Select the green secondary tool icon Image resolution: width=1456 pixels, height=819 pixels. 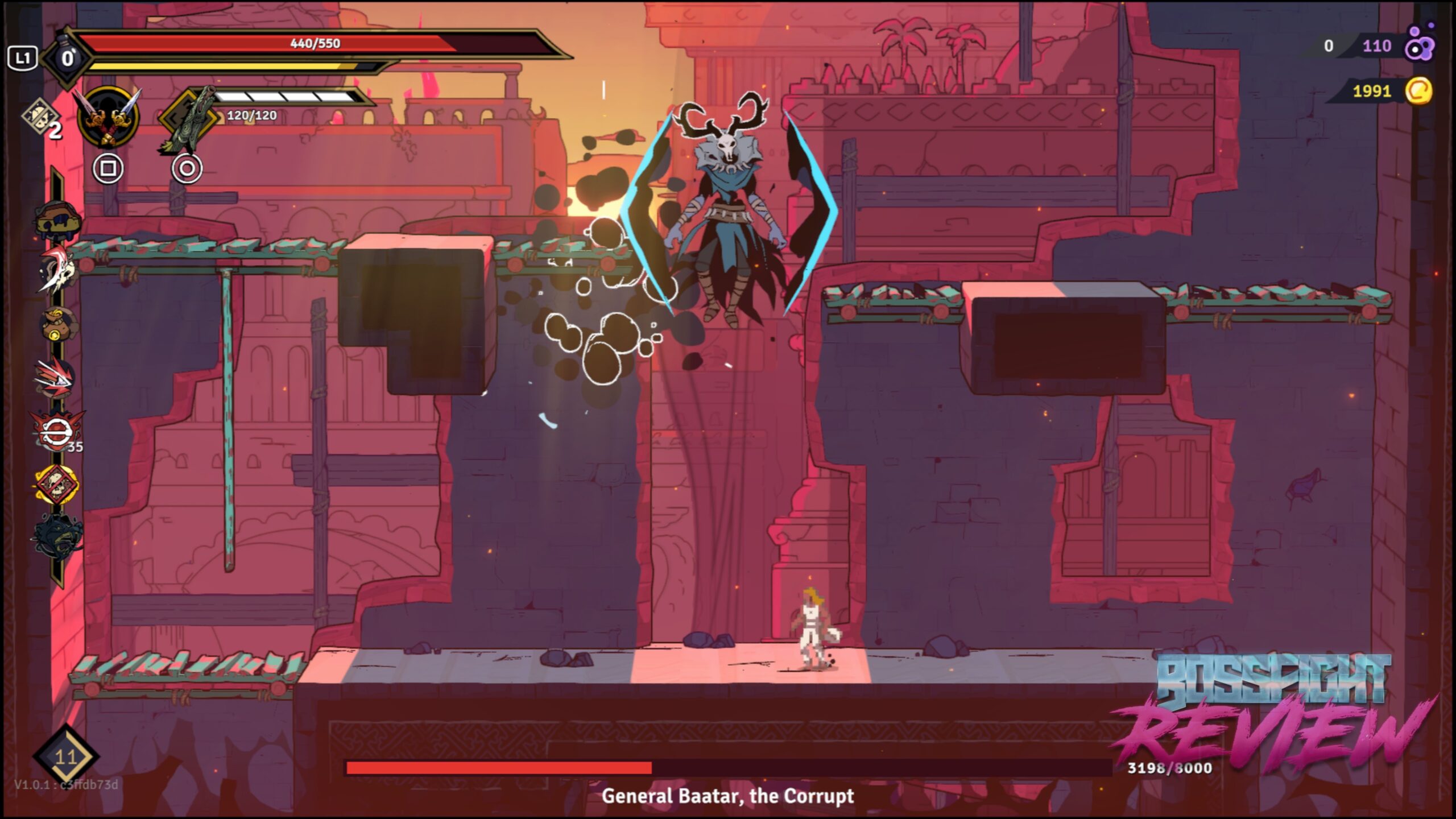click(189, 119)
